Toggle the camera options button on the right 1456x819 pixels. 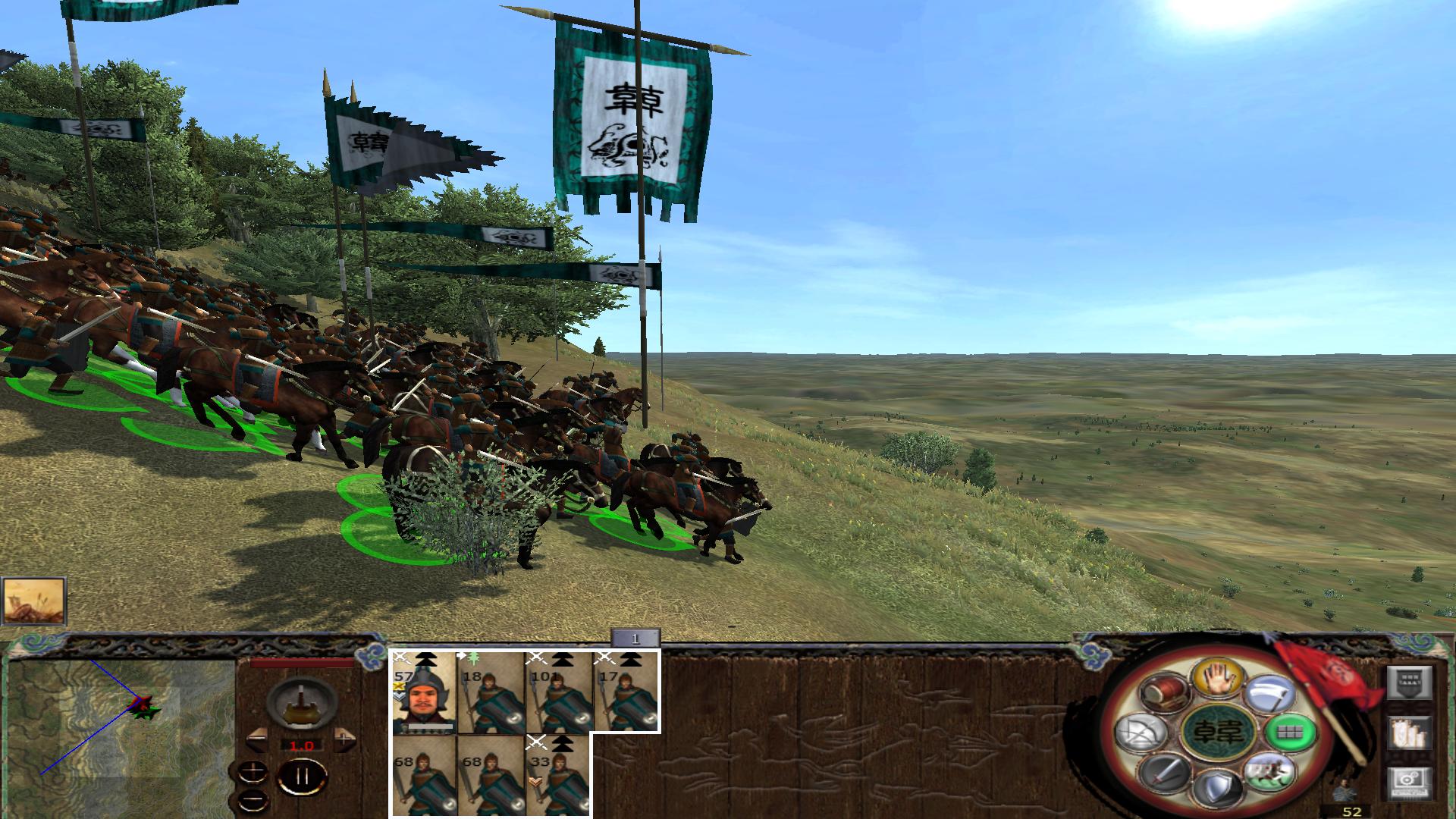coord(1410,782)
